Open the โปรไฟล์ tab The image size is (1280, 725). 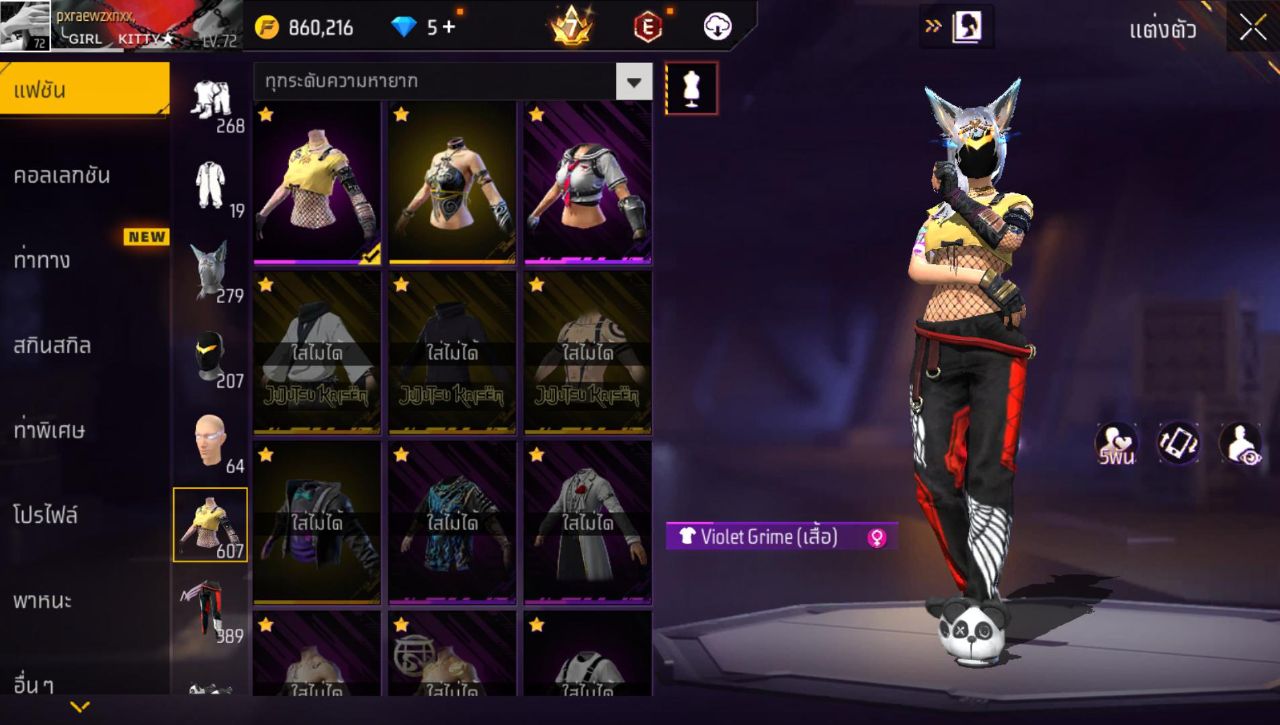point(46,516)
